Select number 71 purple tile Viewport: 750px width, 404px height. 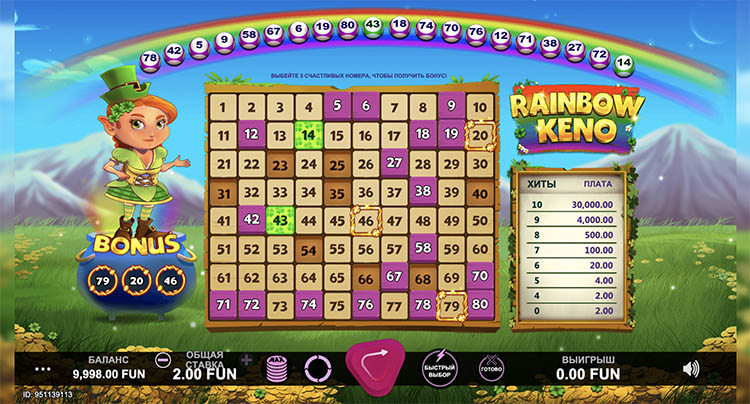(223, 305)
